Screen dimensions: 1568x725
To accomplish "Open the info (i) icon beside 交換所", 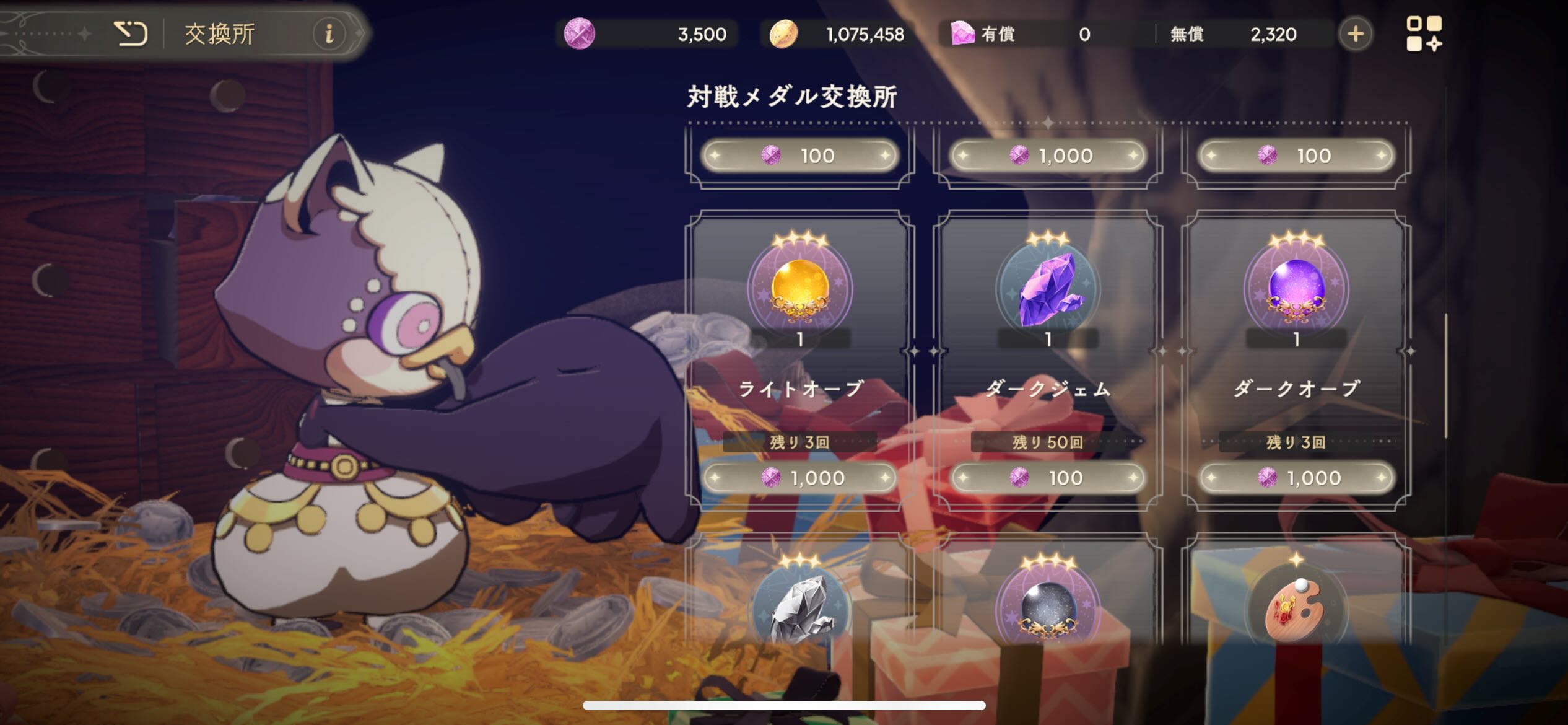I will [329, 35].
